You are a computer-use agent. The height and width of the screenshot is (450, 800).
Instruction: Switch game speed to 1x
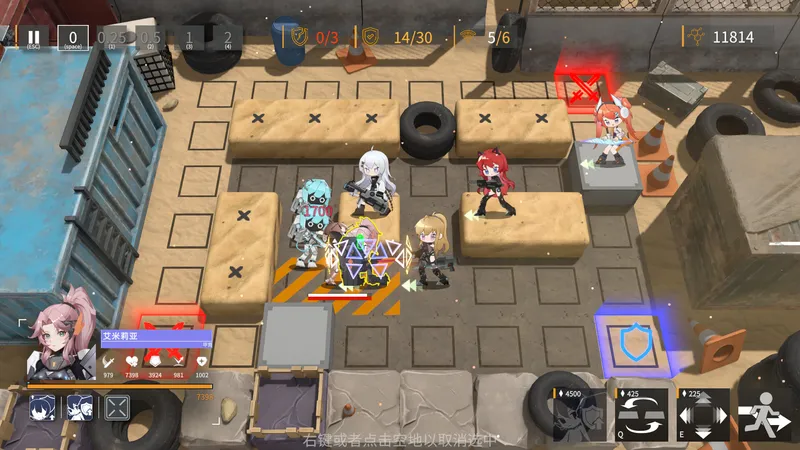(x=189, y=38)
